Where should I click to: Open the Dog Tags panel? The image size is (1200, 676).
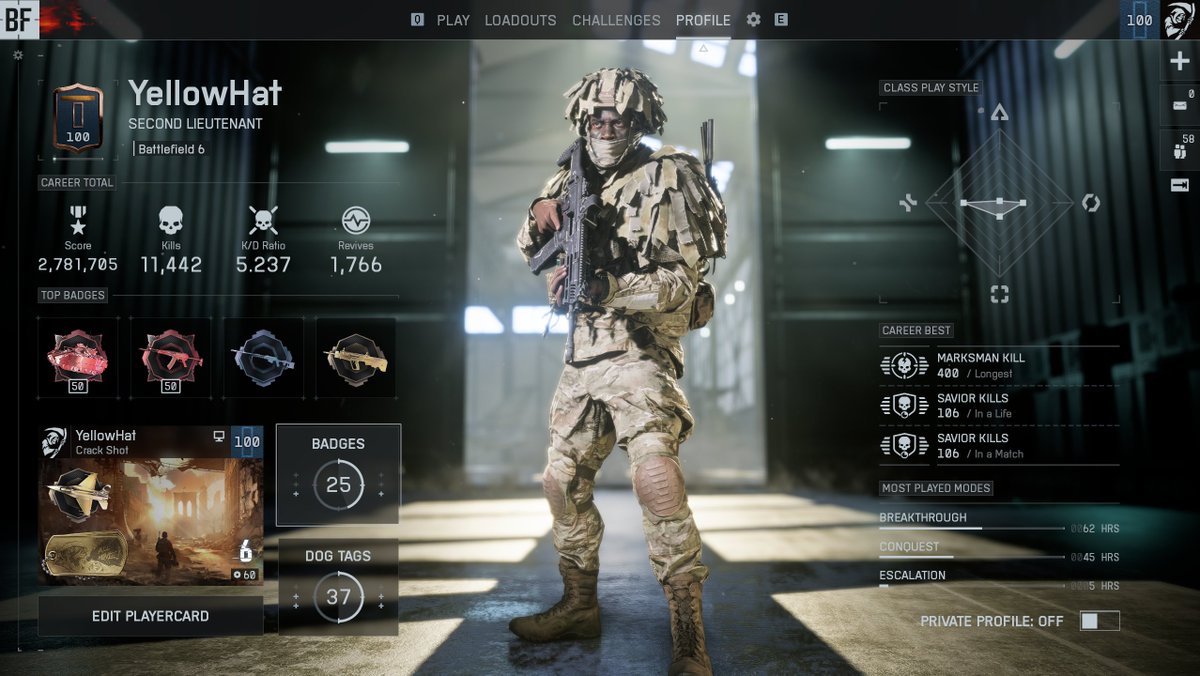pos(338,587)
